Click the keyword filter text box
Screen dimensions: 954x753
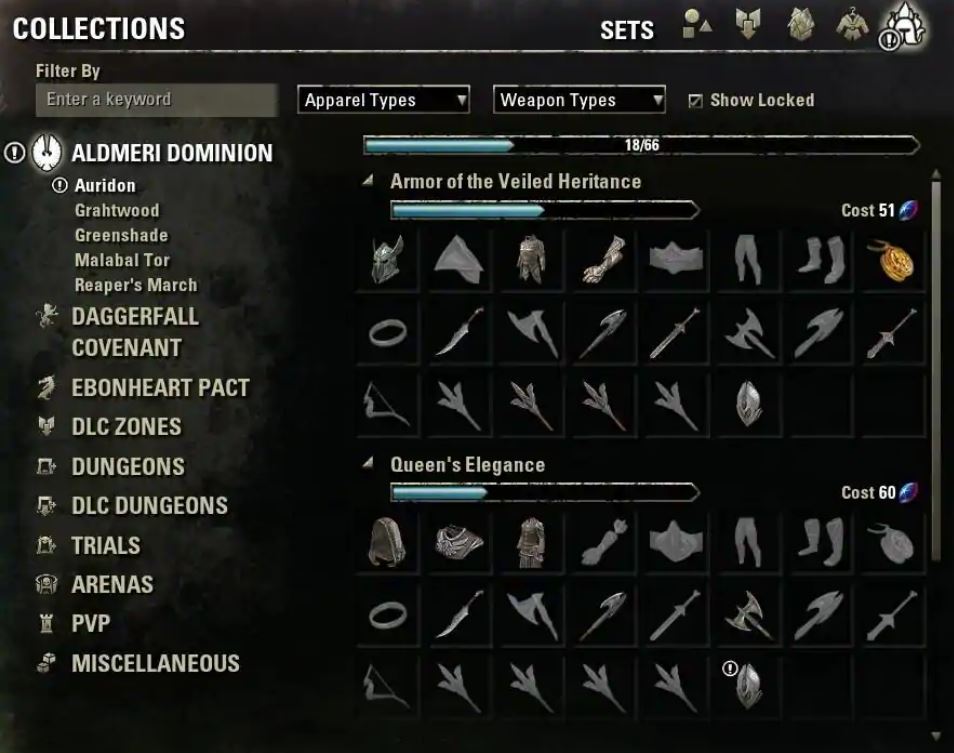pos(156,100)
